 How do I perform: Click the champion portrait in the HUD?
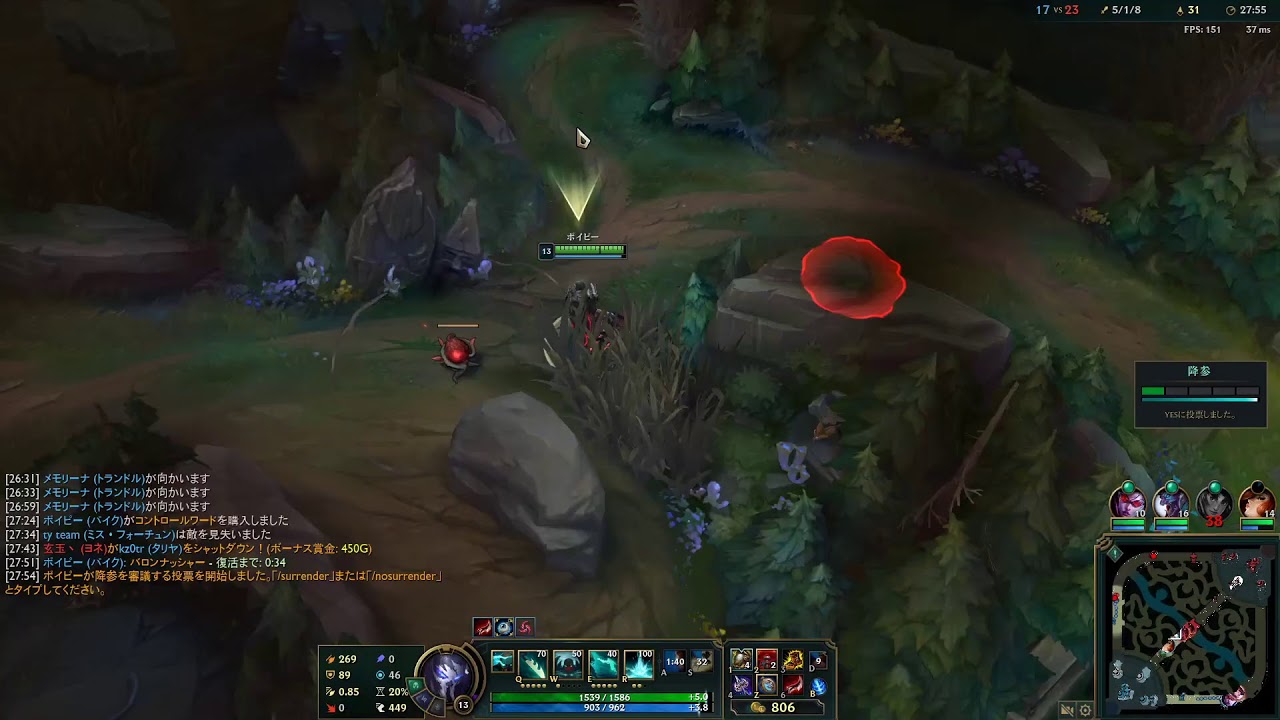(x=446, y=674)
